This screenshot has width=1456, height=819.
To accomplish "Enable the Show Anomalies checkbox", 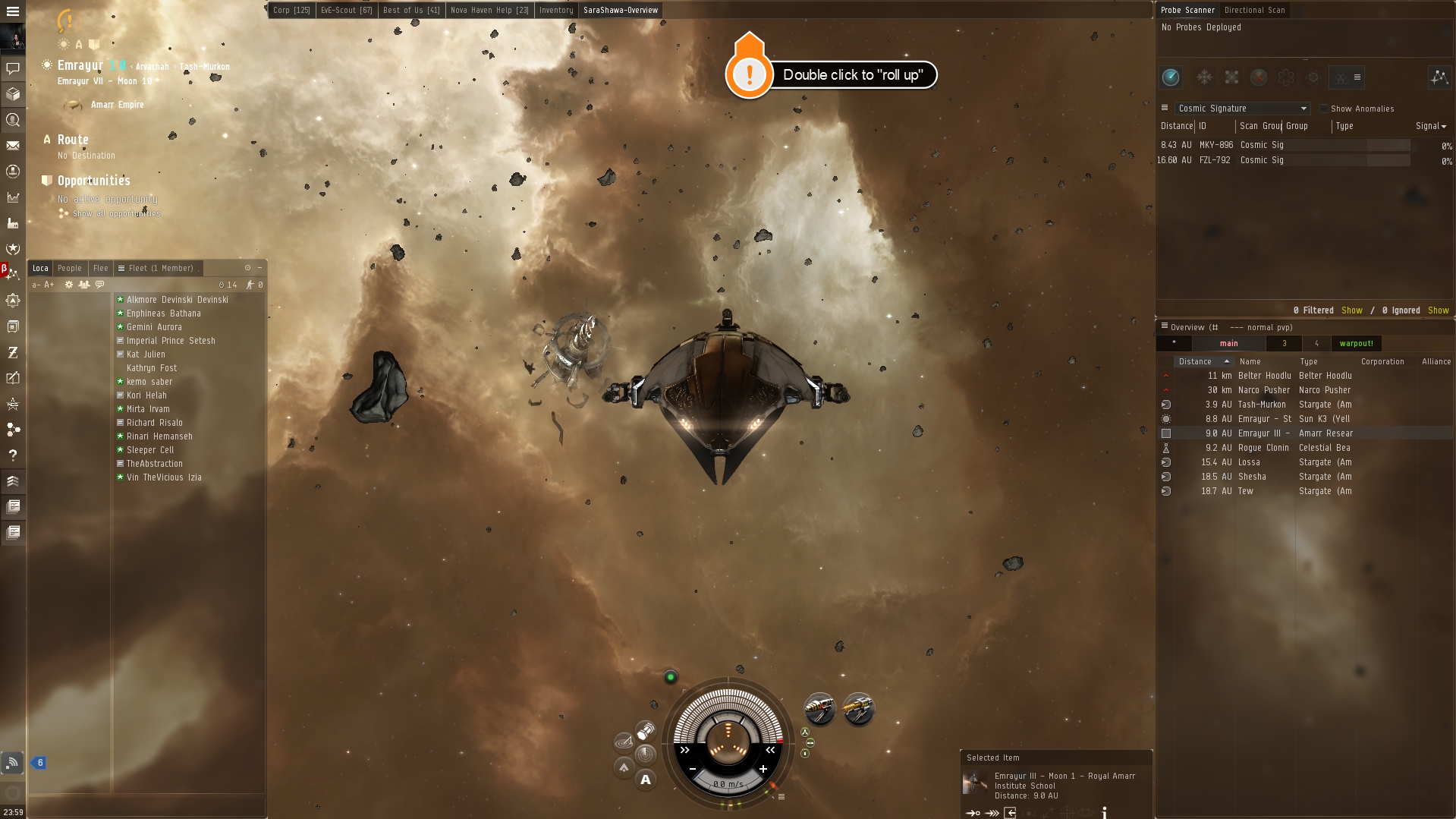I will [x=1325, y=109].
